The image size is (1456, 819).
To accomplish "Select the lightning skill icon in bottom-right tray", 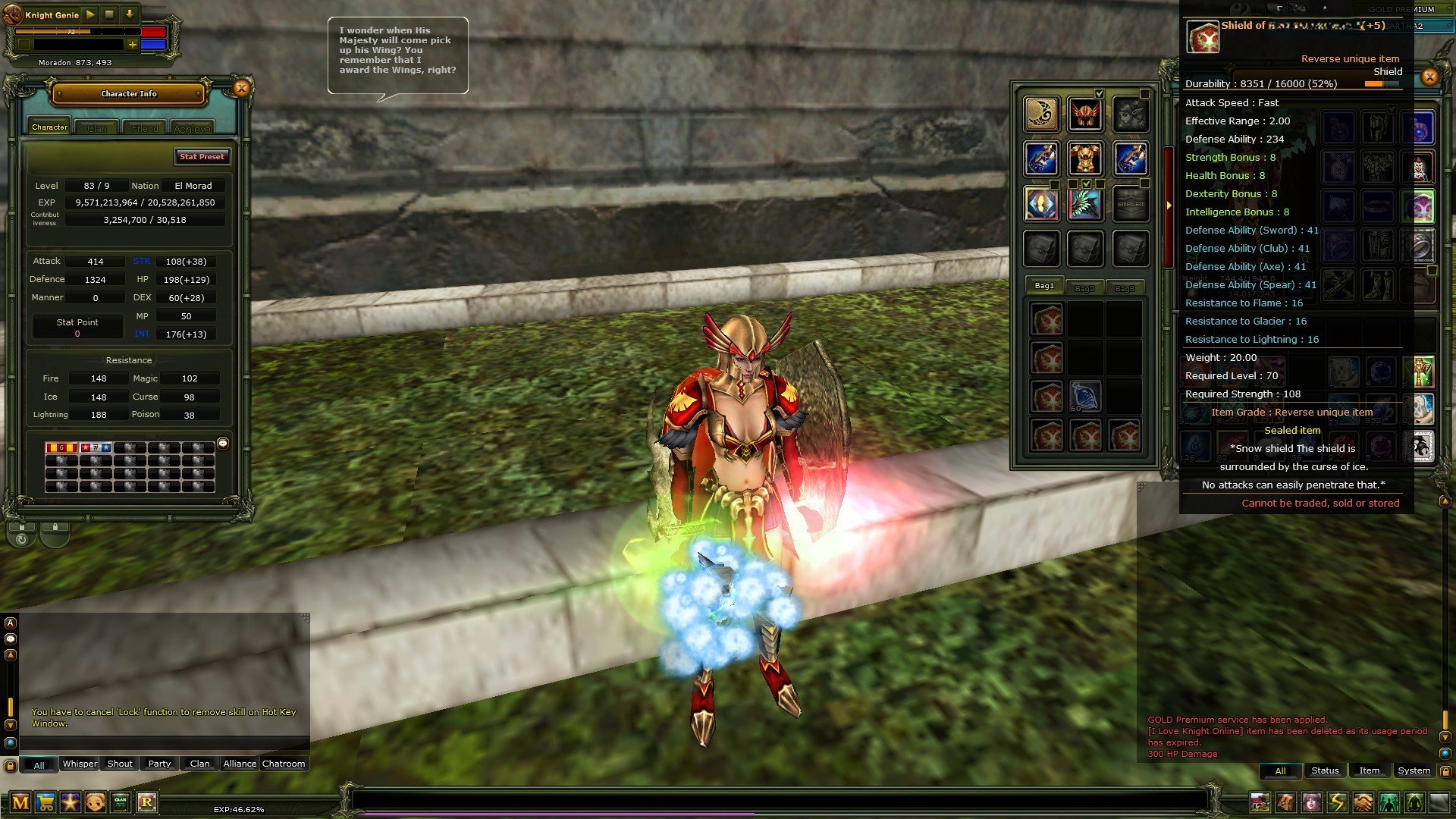I will point(1336,802).
